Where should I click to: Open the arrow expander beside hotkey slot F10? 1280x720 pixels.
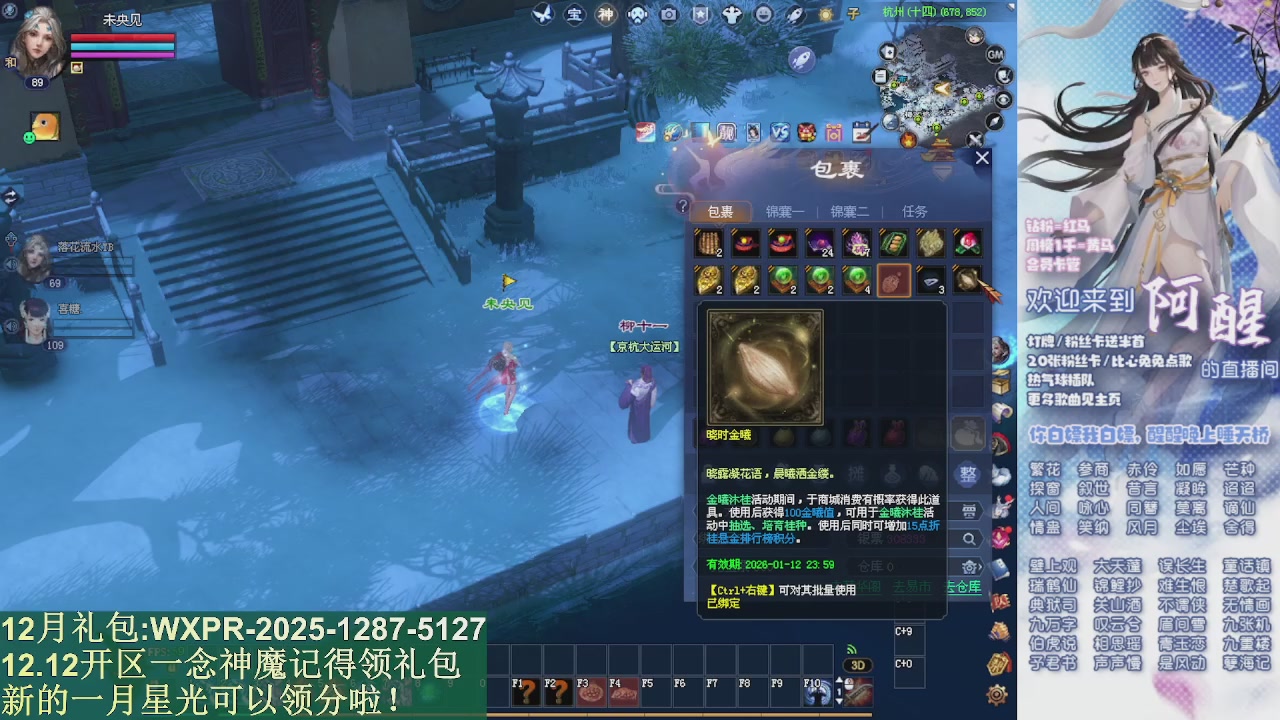839,681
